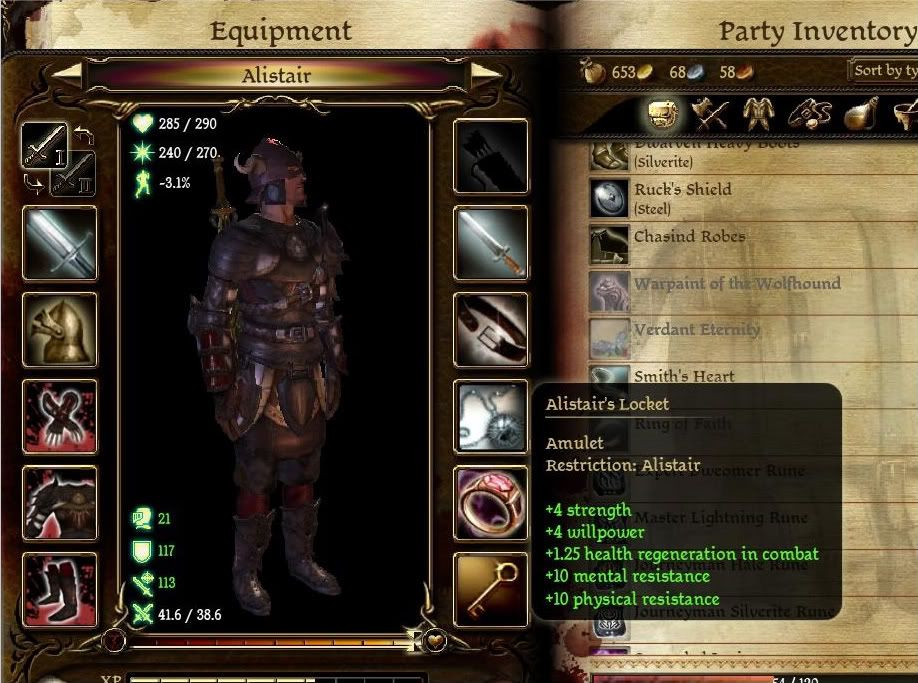
Task: Select the off-hand dagger slot
Action: click(490, 243)
